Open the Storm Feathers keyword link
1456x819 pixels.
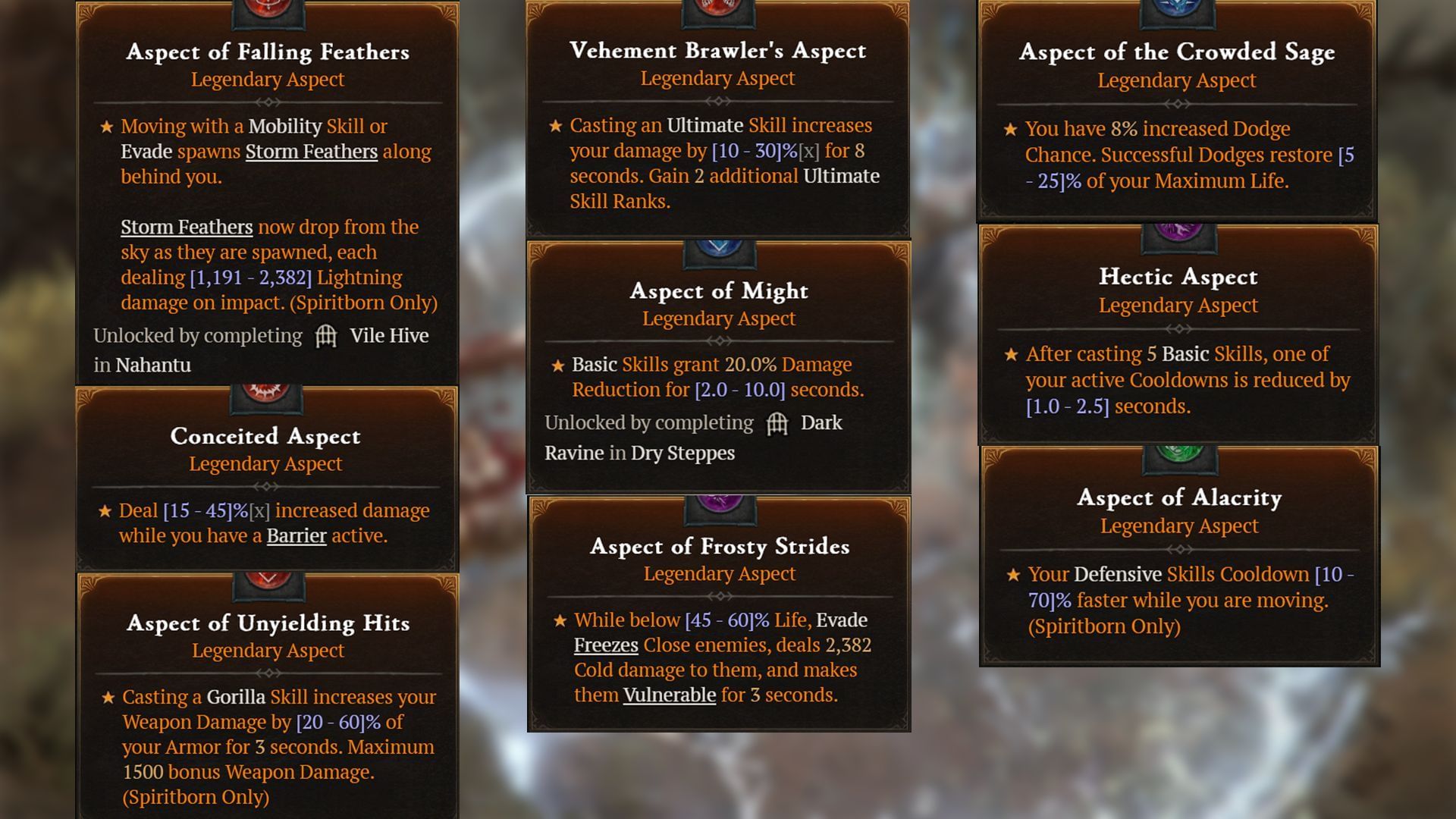tap(187, 227)
